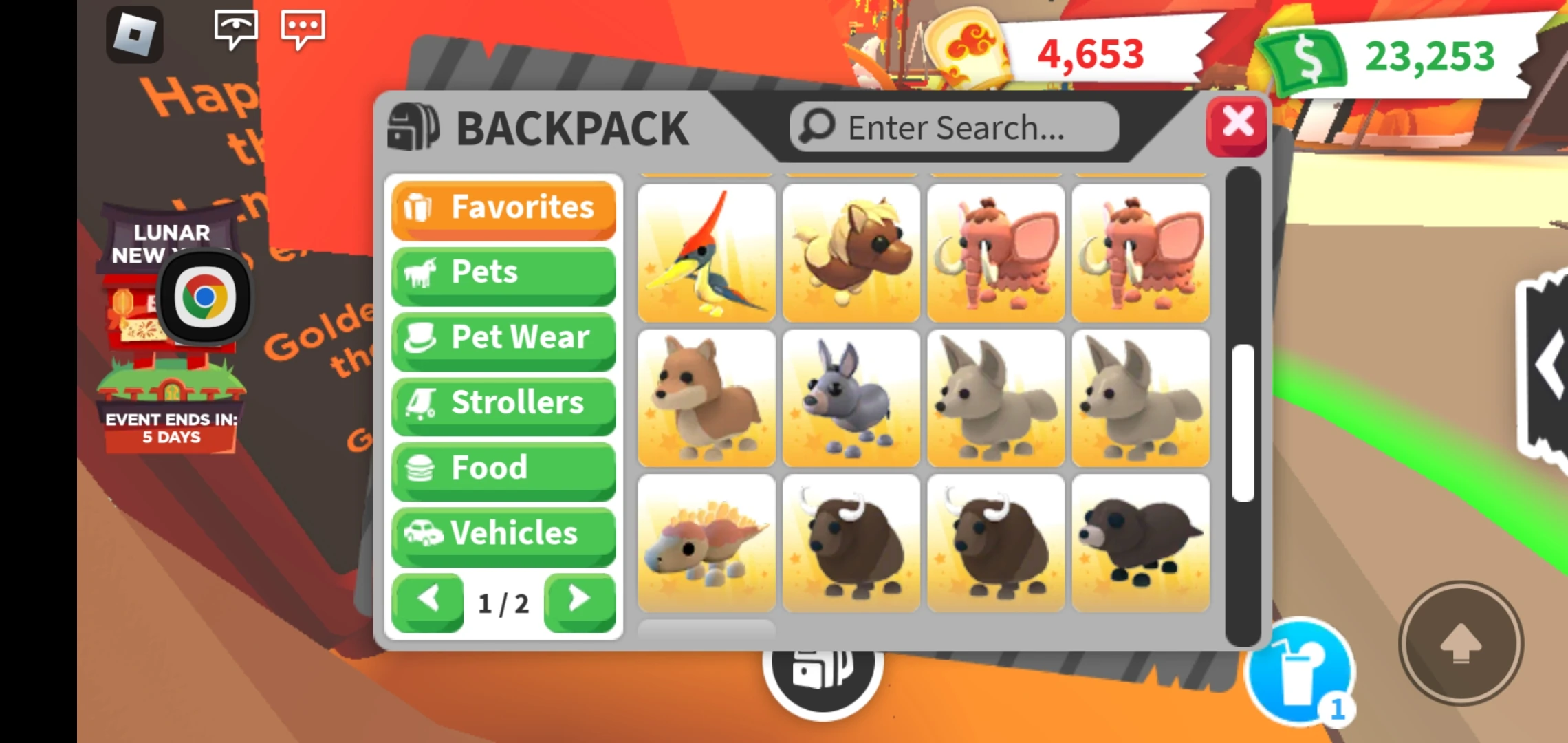Select the pterodactyl pet thumbnail
This screenshot has height=743, width=1568.
point(706,253)
